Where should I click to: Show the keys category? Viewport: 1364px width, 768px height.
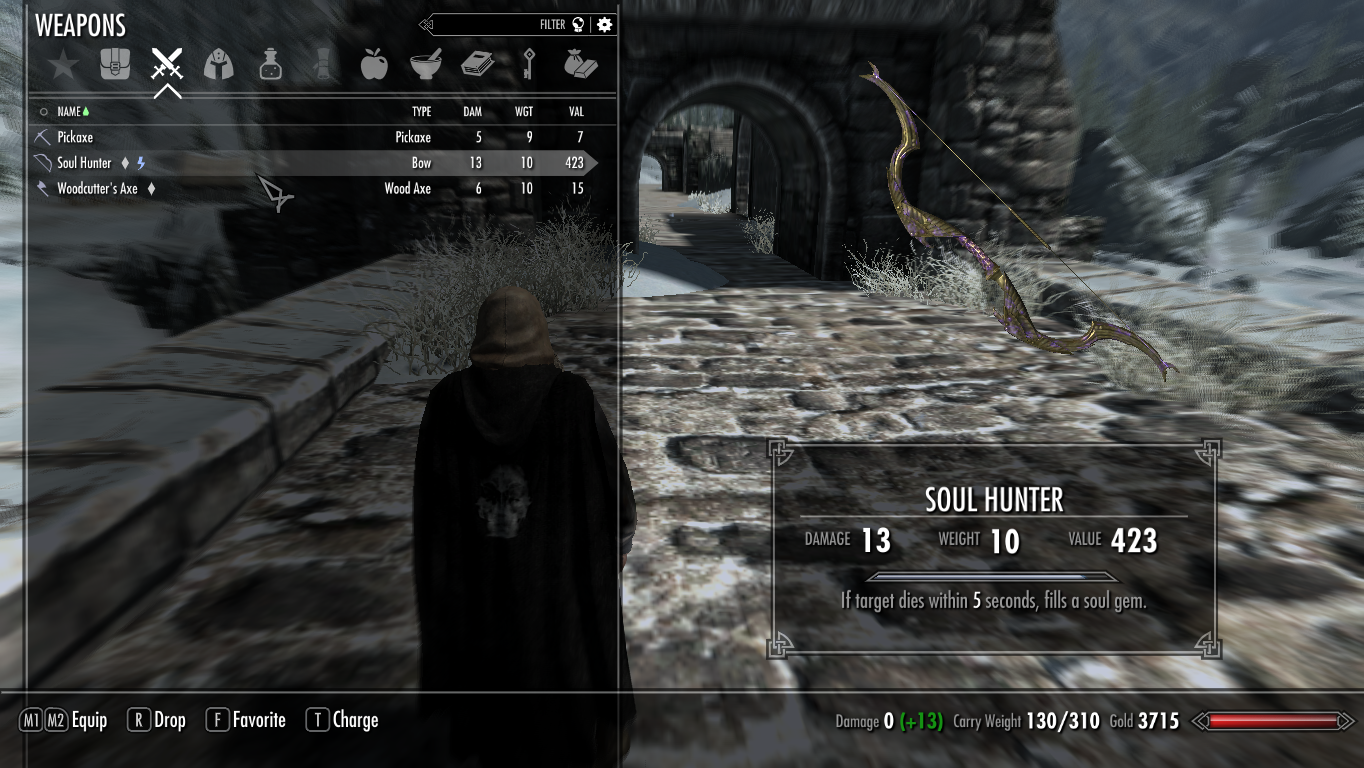pyautogui.click(x=528, y=66)
